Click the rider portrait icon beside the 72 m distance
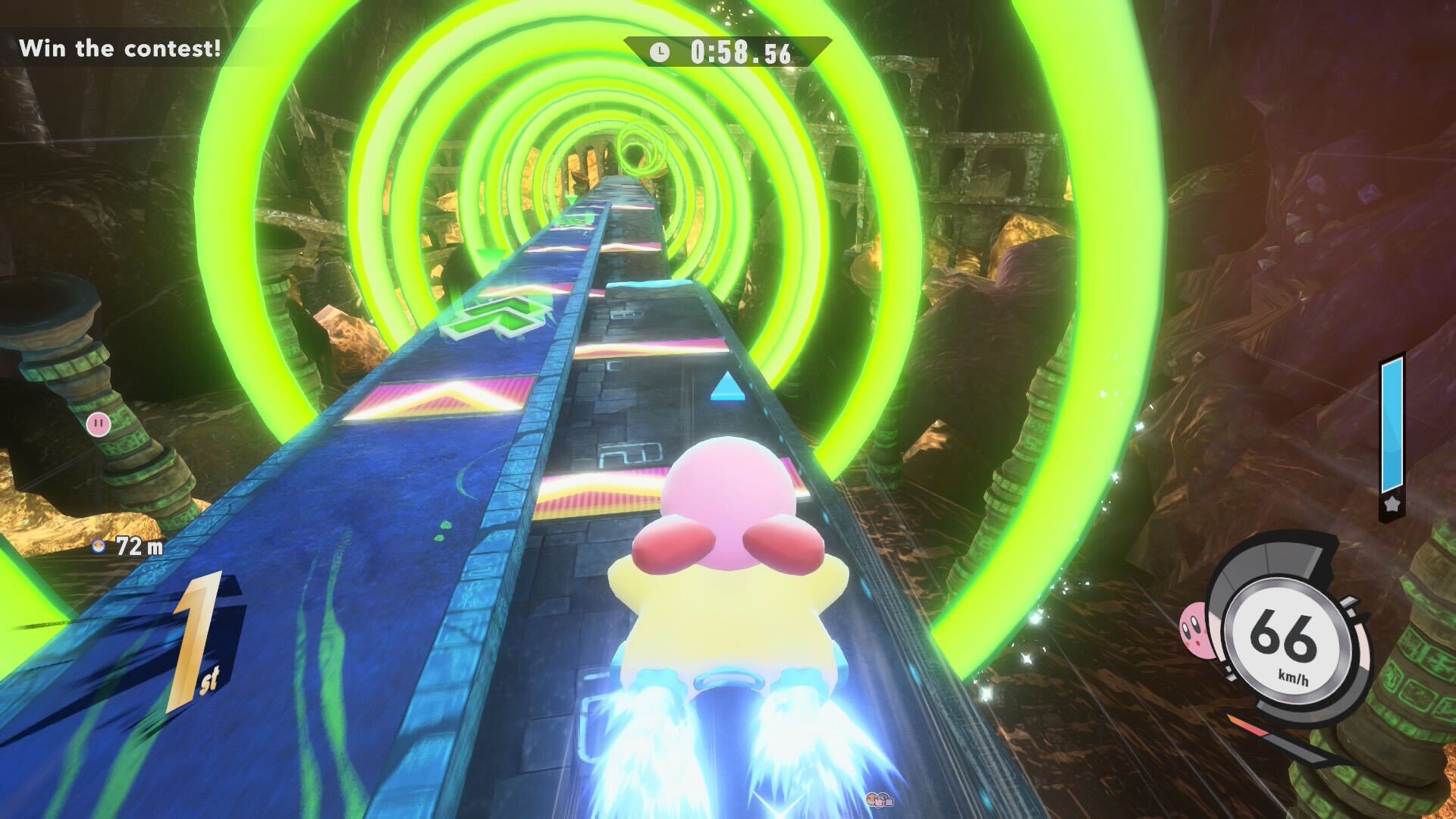Screen dimensions: 1456x819 tap(98, 545)
